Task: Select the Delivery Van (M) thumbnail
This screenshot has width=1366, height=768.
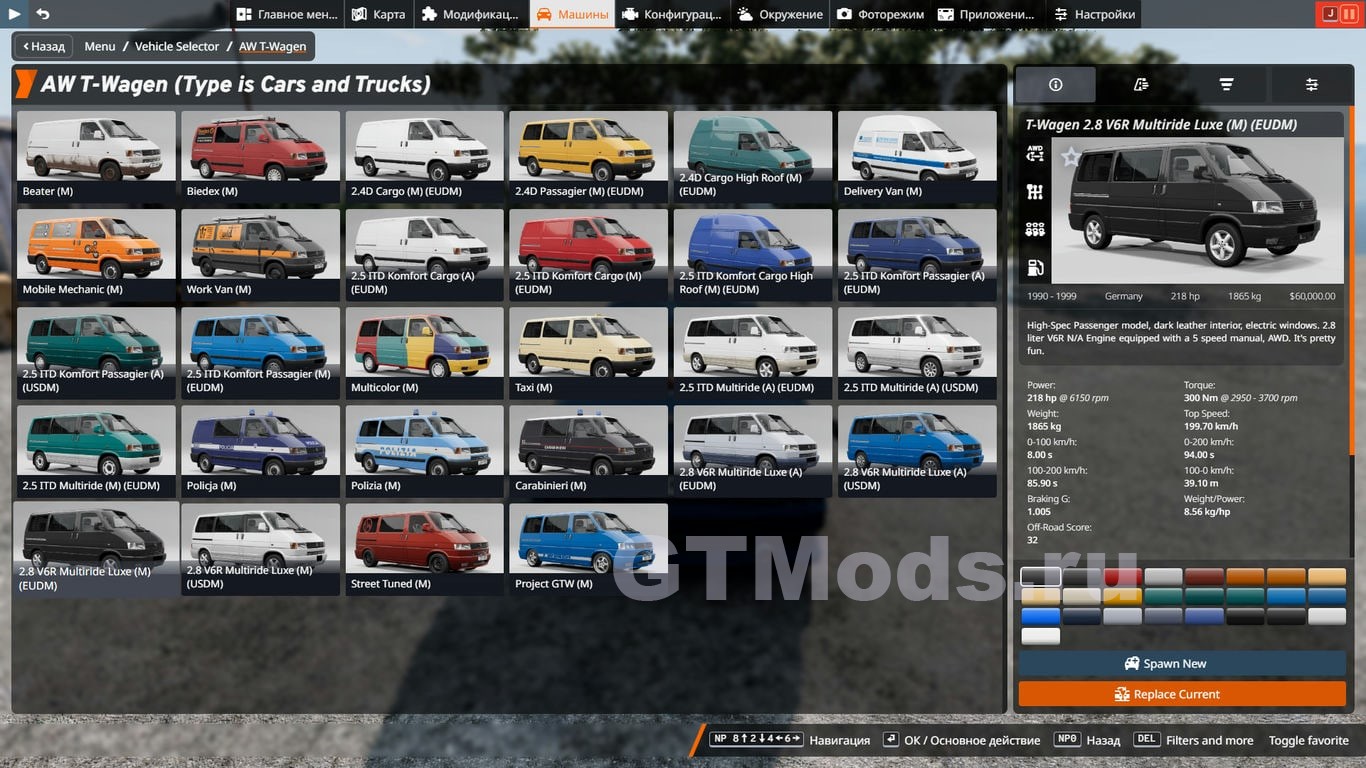Action: pos(917,155)
